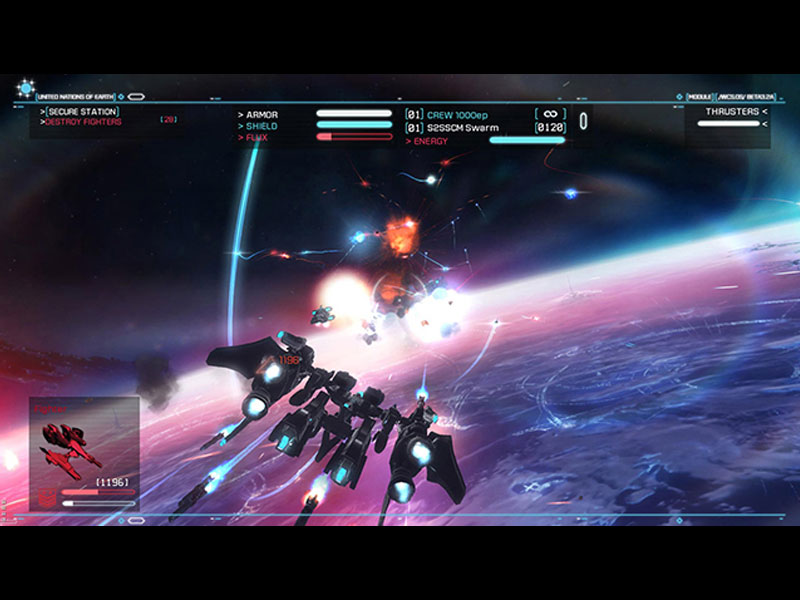
Task: Select the Destroy Fighters objective
Action: point(84,122)
